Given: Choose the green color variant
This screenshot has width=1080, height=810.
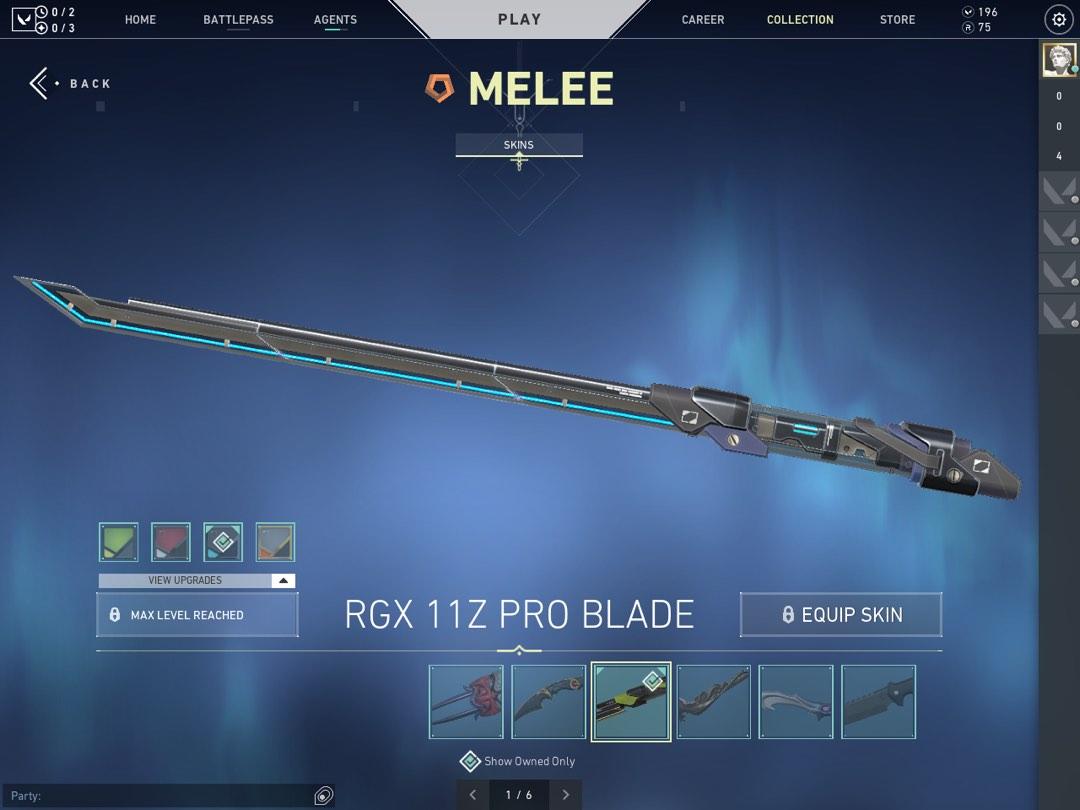Looking at the screenshot, I should (x=119, y=542).
